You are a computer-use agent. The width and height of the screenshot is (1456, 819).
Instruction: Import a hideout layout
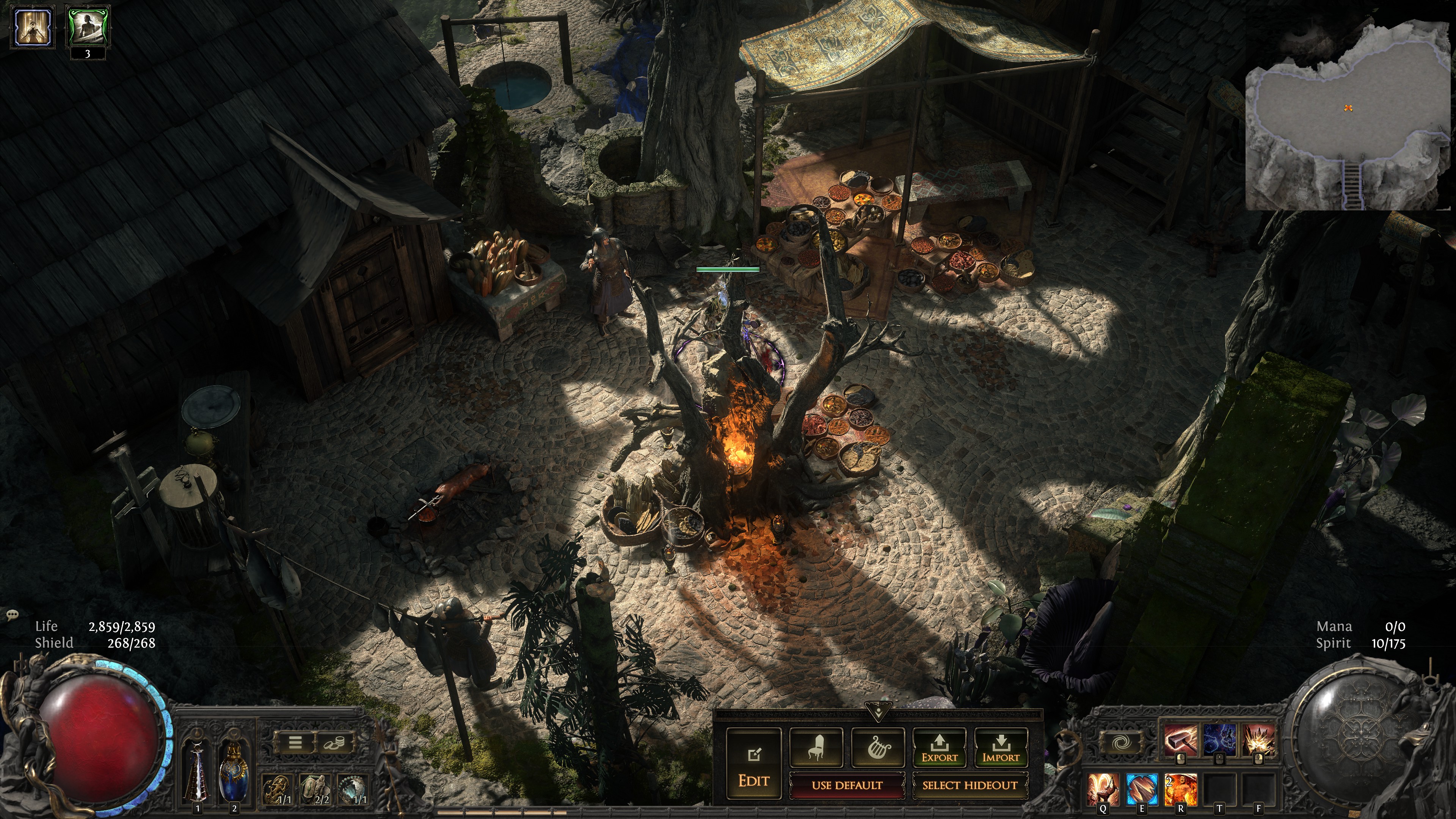click(1001, 747)
